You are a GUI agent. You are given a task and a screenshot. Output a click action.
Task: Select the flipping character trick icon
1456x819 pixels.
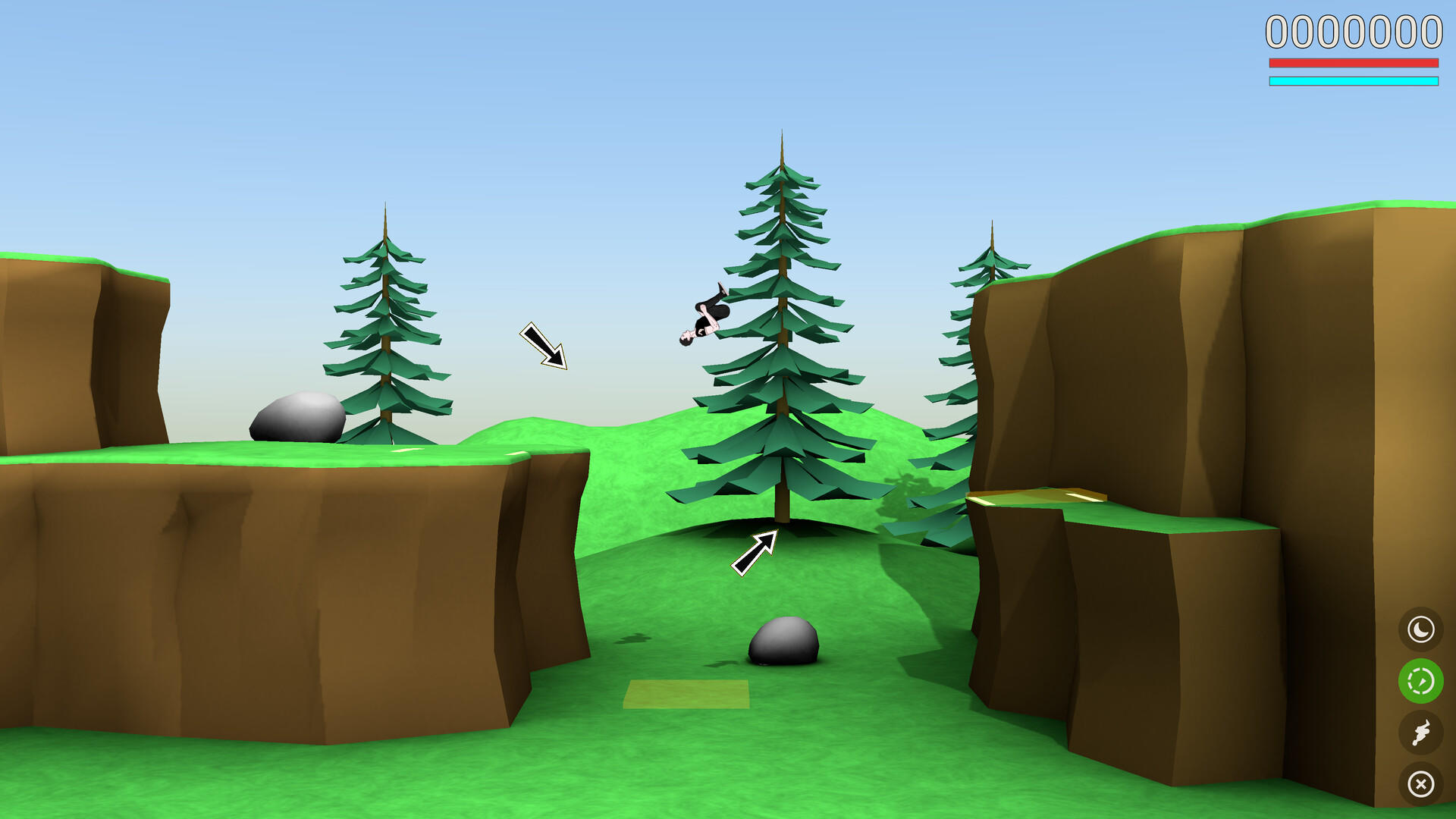coord(1421,733)
